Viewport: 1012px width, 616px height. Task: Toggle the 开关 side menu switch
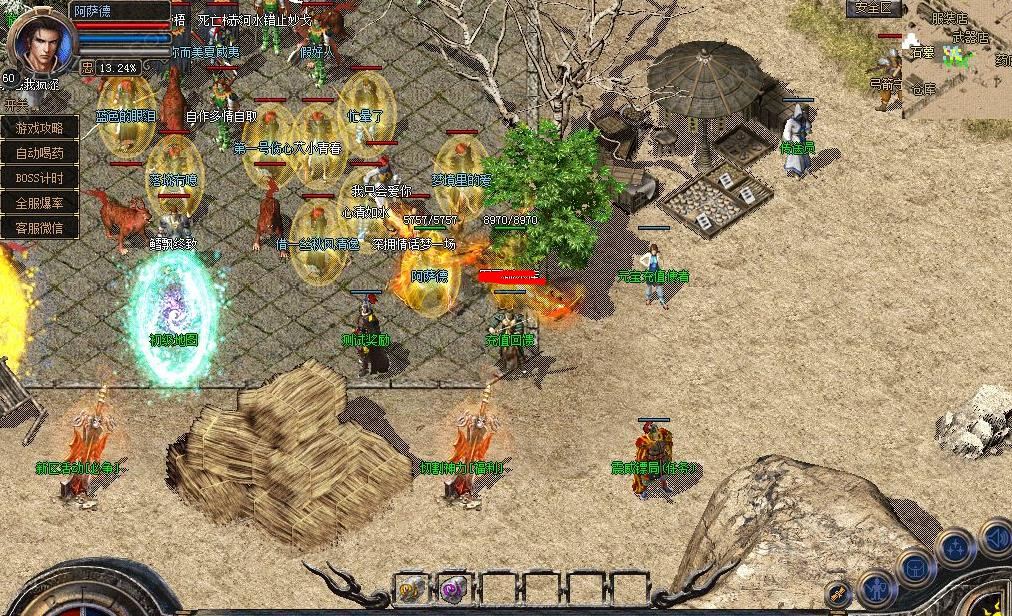click(x=14, y=104)
